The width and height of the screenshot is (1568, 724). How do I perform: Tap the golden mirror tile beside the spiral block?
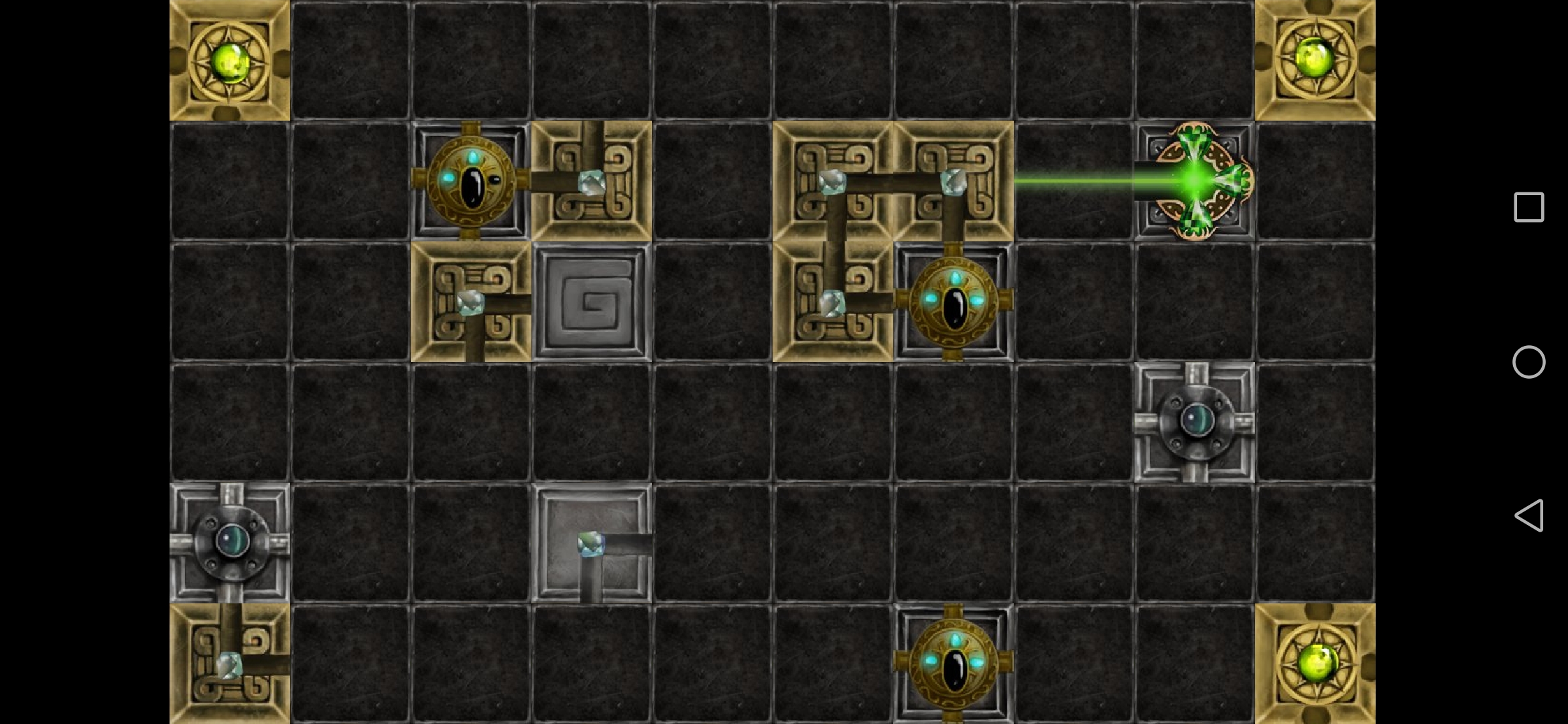(471, 302)
